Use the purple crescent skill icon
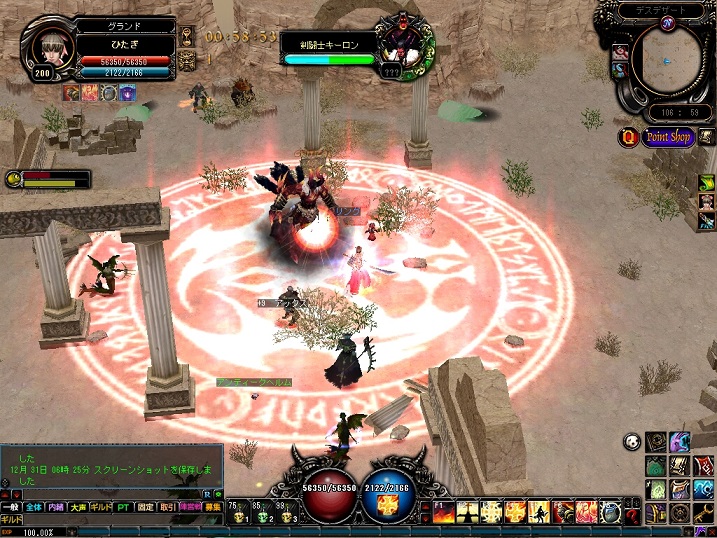Image resolution: width=717 pixels, height=538 pixels. [x=679, y=441]
